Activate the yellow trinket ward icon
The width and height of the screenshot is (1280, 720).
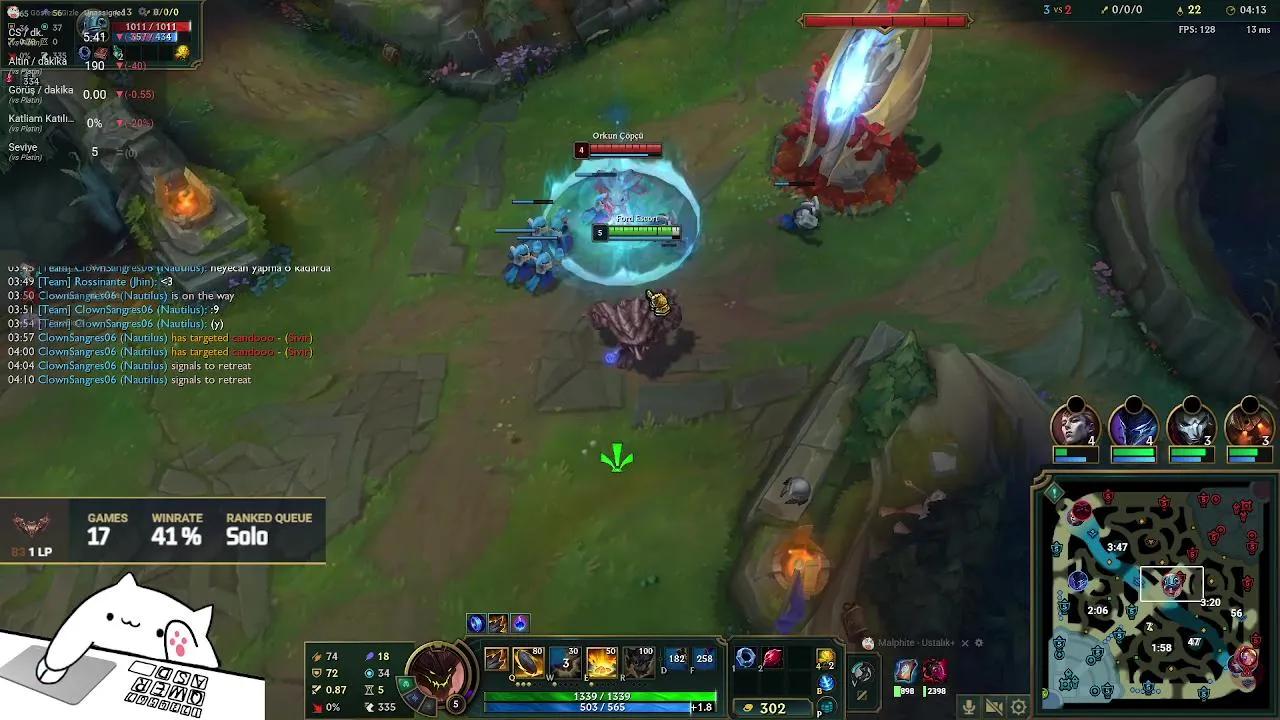(x=826, y=657)
